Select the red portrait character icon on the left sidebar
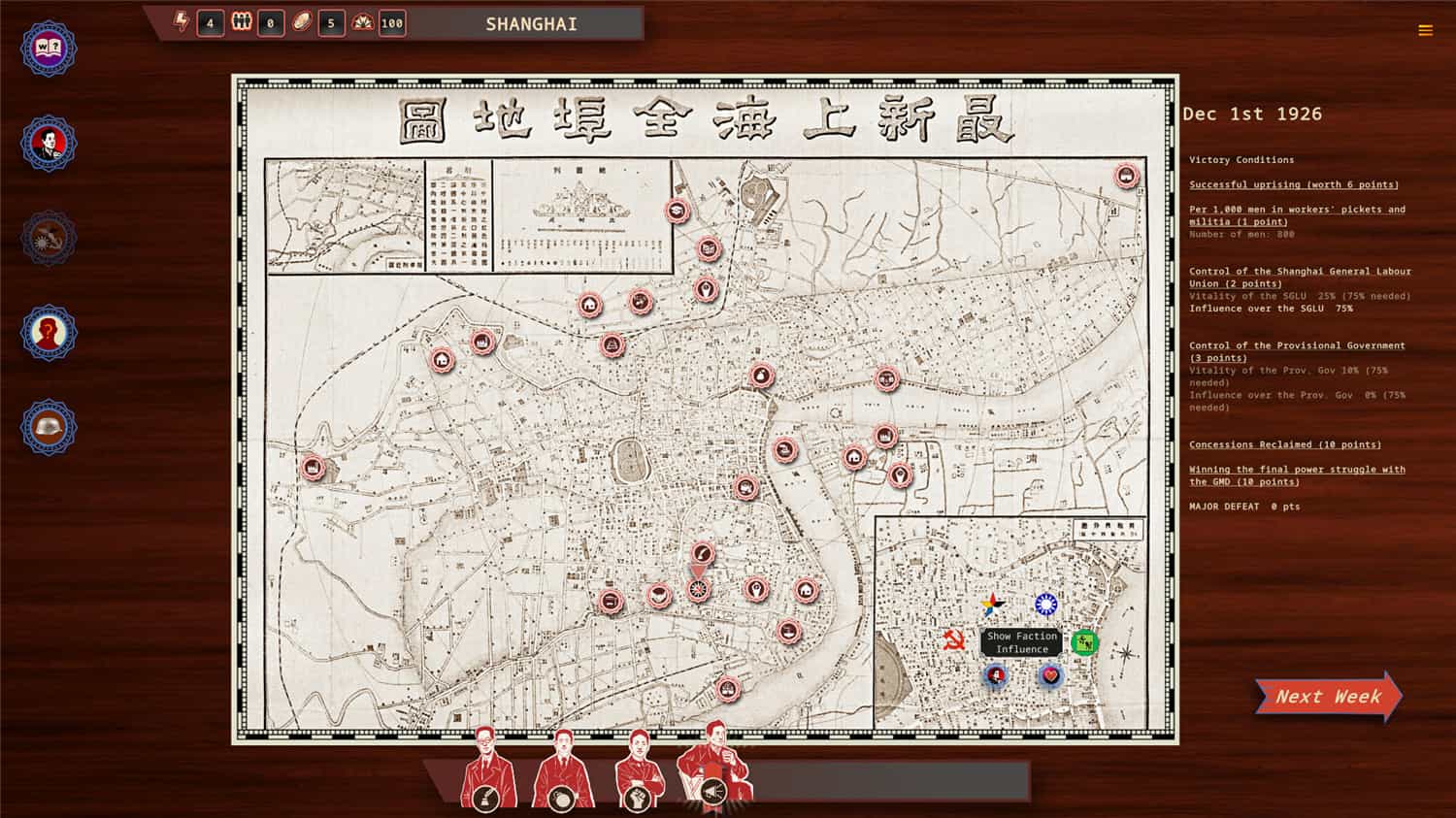The image size is (1456, 818). pos(47,144)
